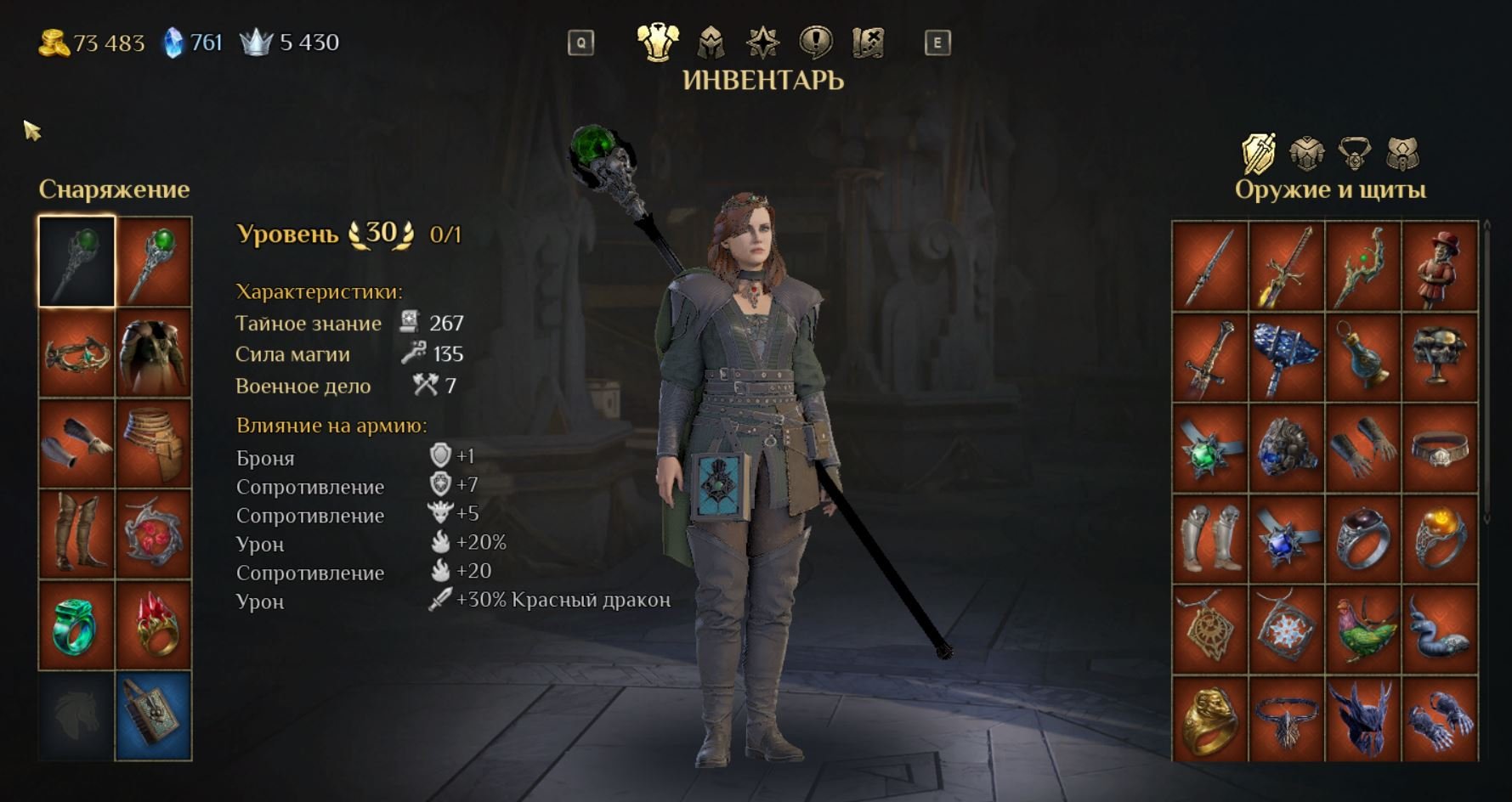Choose the weapons and shields category icon
This screenshot has width=1512, height=802.
[1259, 154]
